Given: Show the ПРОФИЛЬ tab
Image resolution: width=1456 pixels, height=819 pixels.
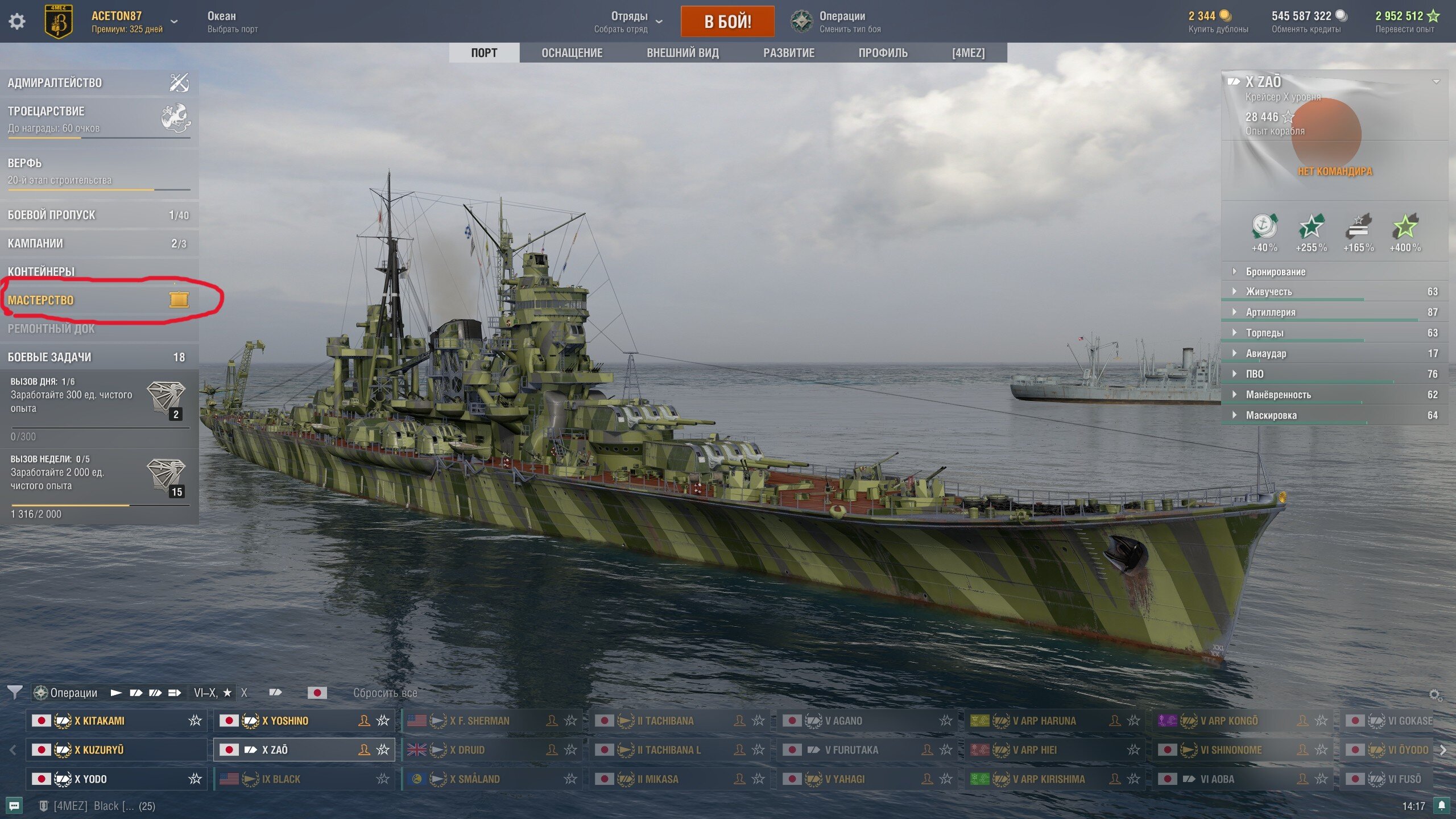Looking at the screenshot, I should [883, 53].
